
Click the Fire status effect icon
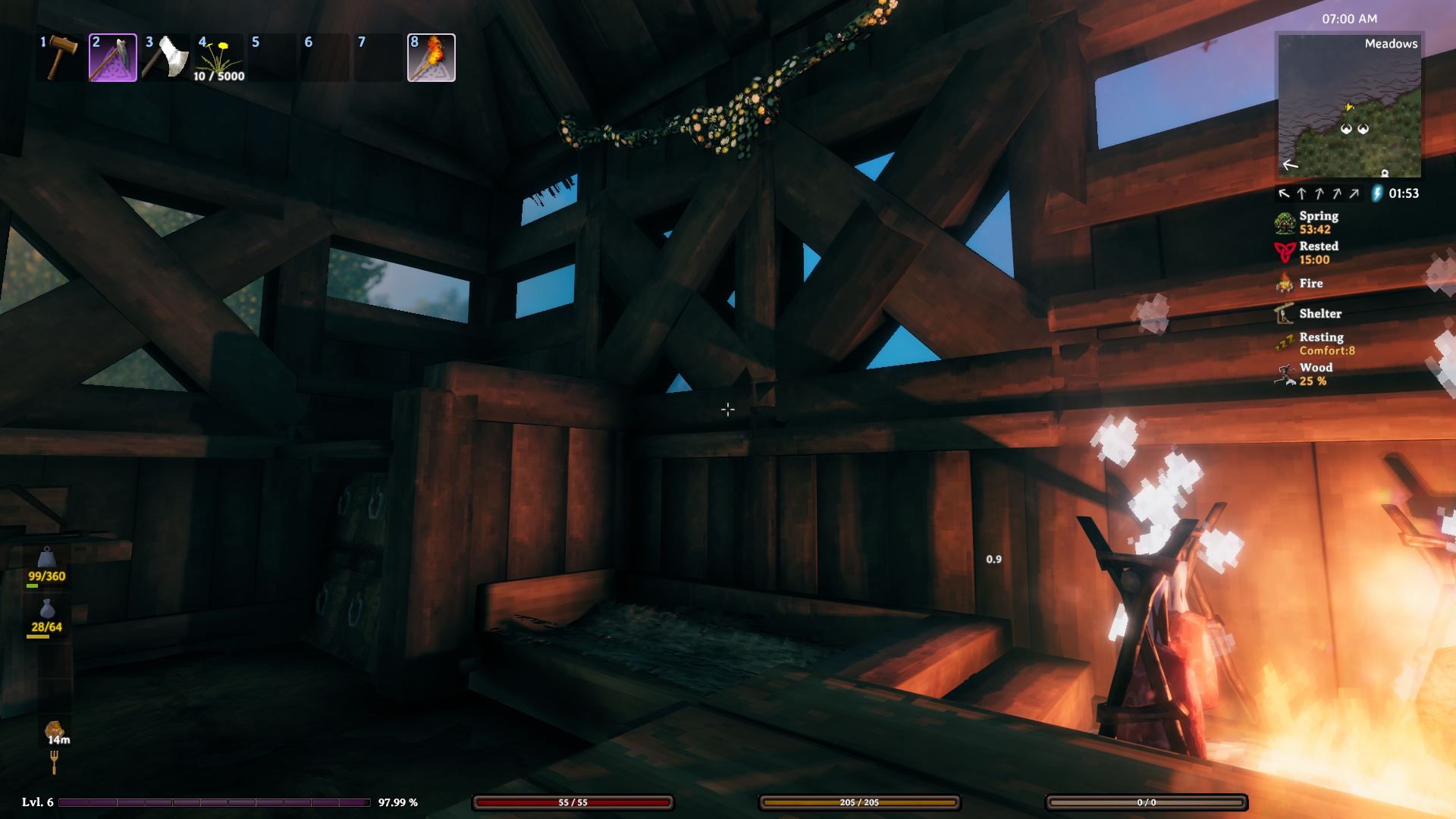click(1285, 284)
